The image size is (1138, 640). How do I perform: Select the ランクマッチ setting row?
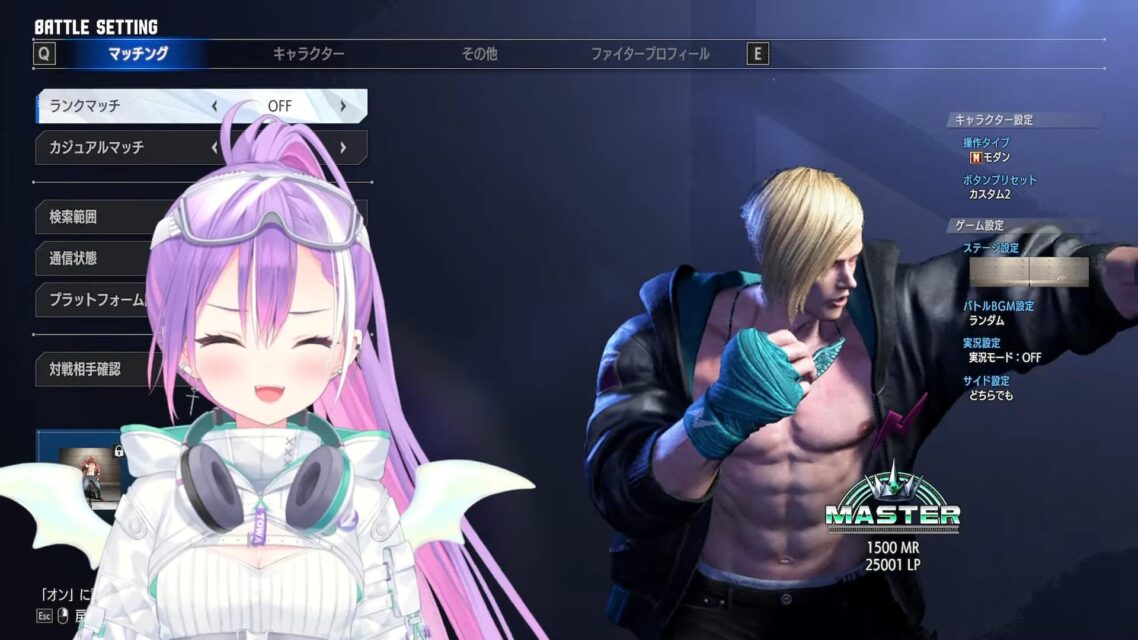coord(120,106)
